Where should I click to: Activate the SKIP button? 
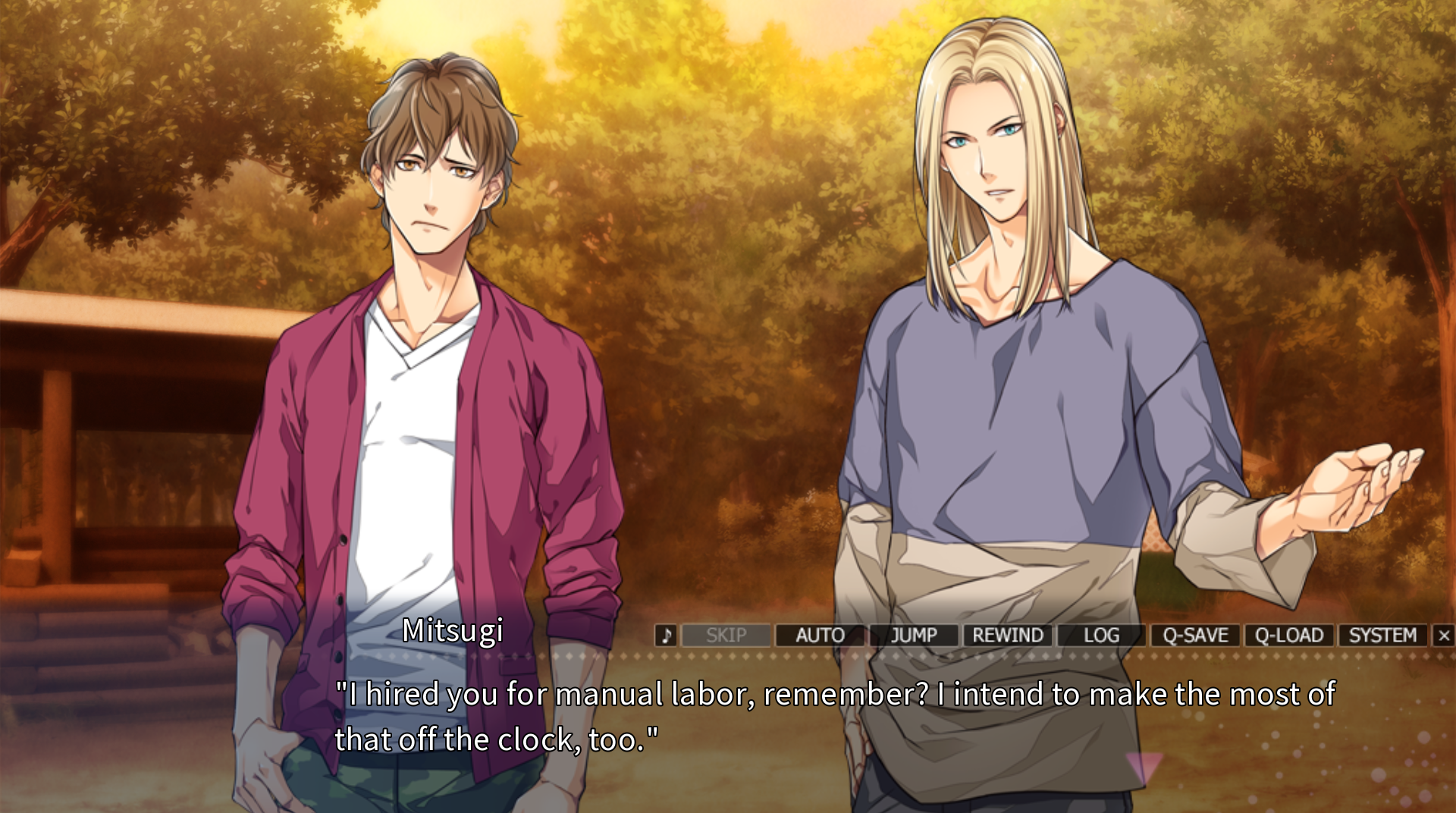[726, 636]
